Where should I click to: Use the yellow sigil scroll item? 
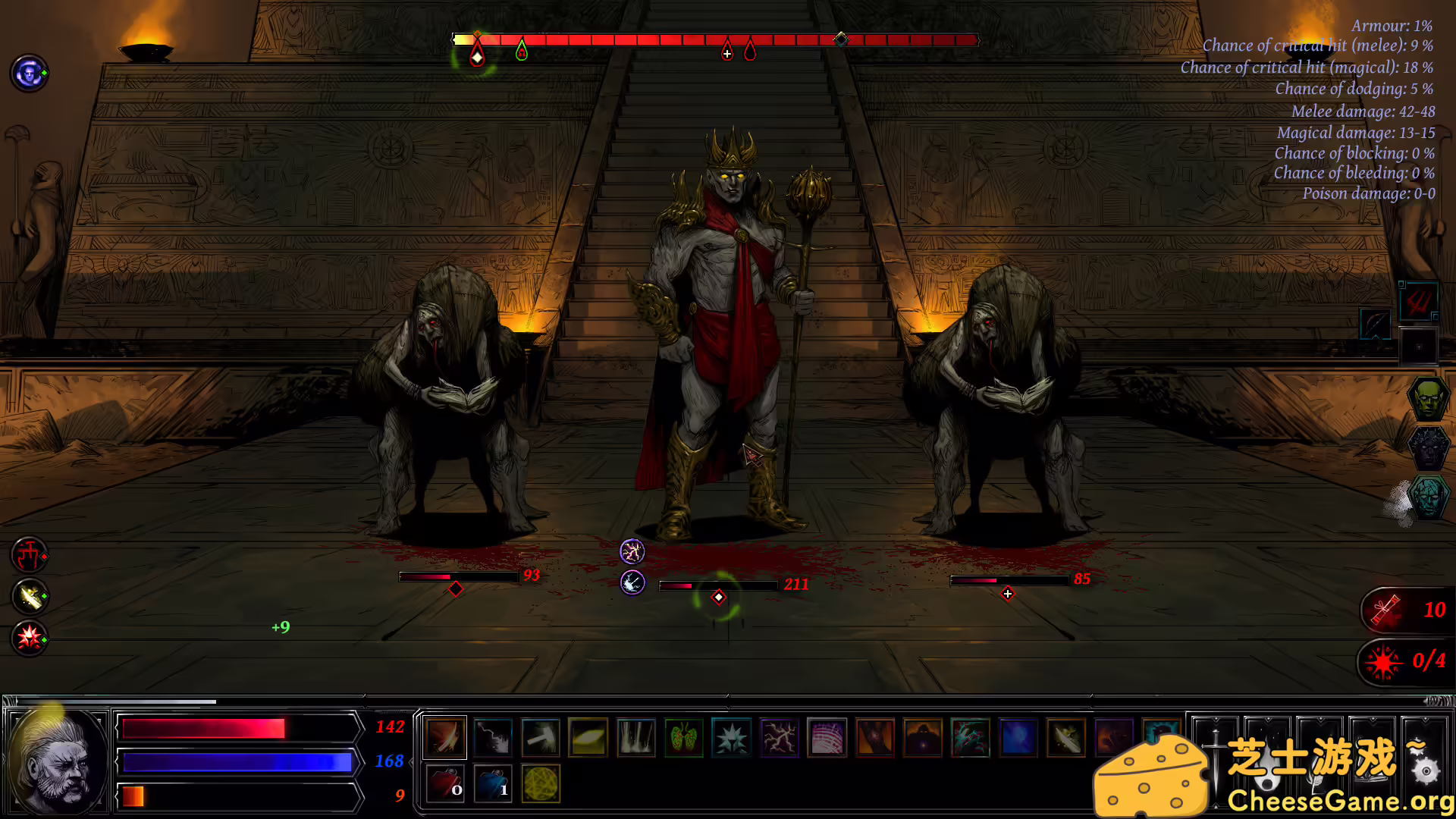click(541, 785)
